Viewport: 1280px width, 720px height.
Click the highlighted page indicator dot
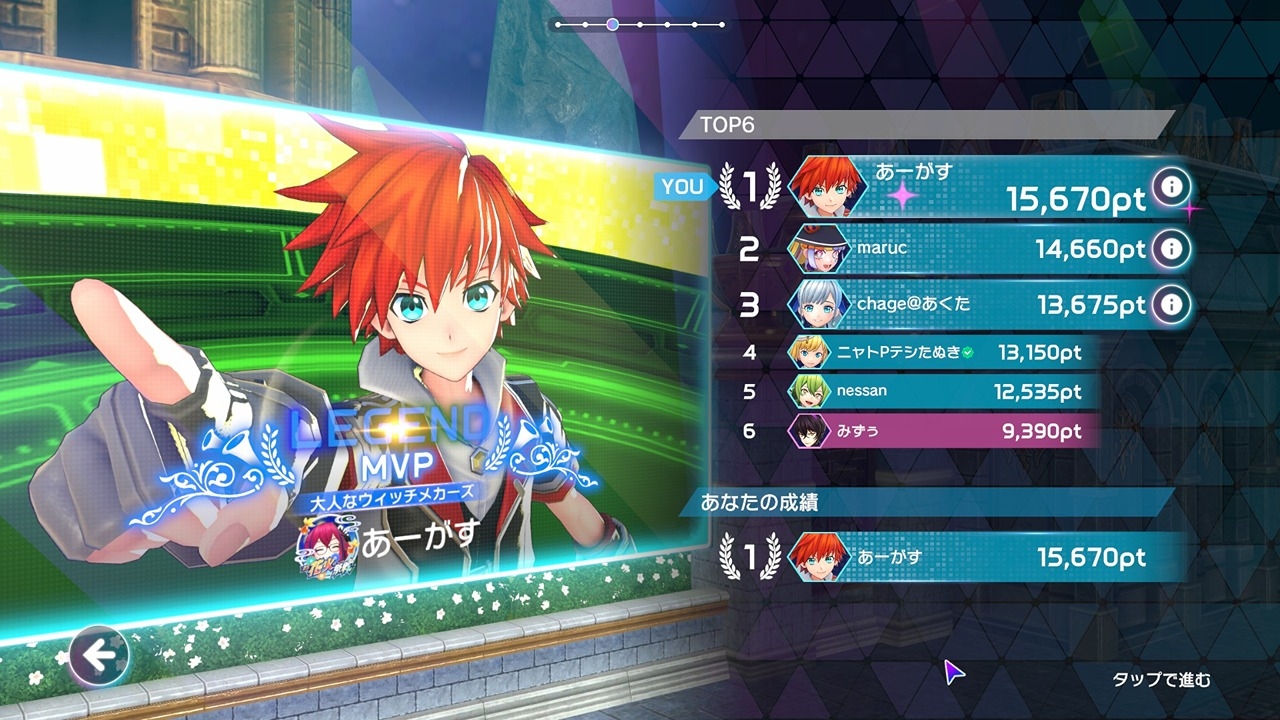[x=612, y=24]
